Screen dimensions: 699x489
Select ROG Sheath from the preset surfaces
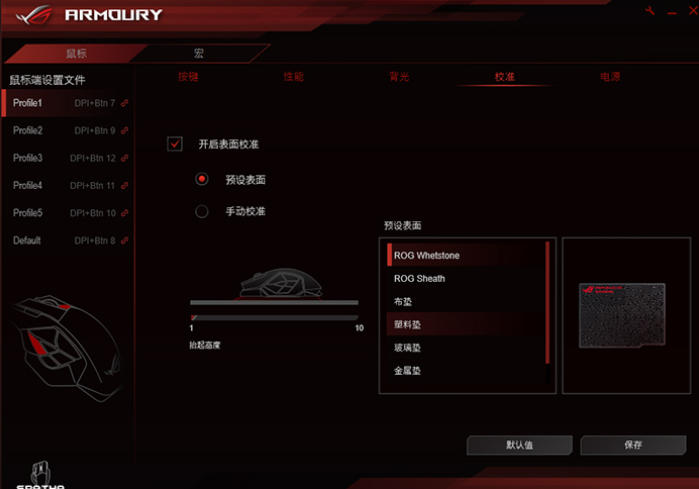(x=420, y=279)
